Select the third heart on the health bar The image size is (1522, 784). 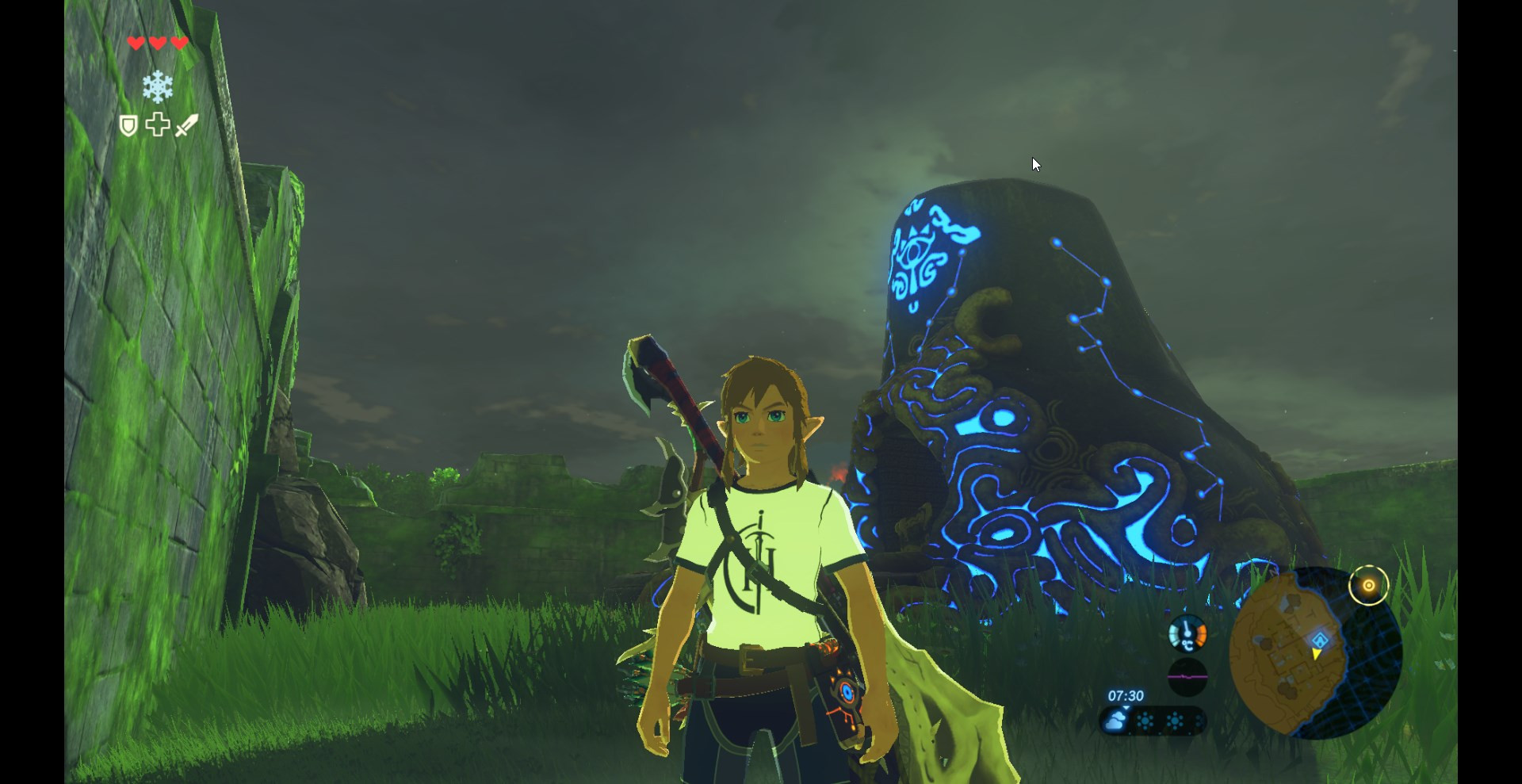point(180,44)
